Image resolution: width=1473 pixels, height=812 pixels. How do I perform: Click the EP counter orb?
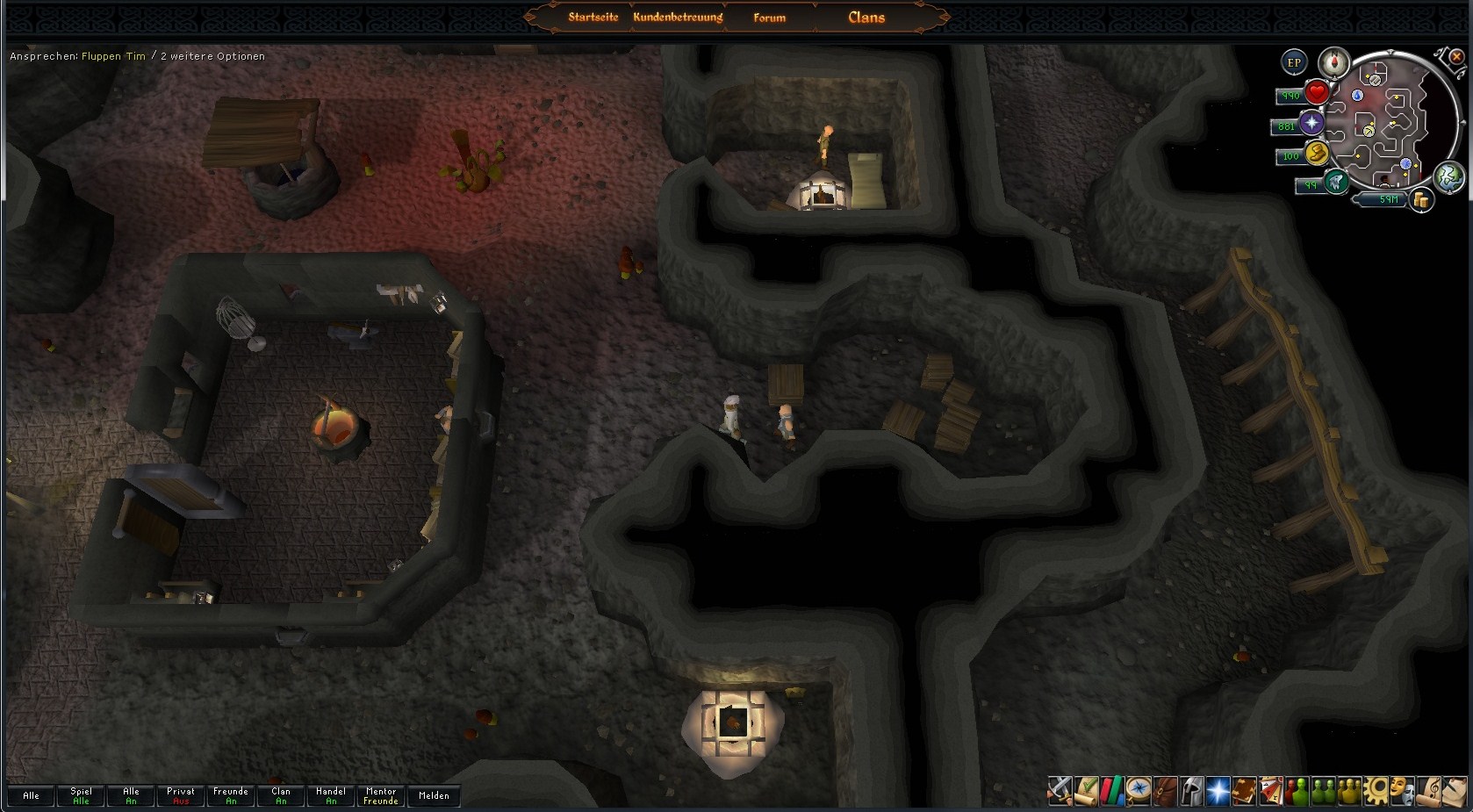[x=1294, y=62]
